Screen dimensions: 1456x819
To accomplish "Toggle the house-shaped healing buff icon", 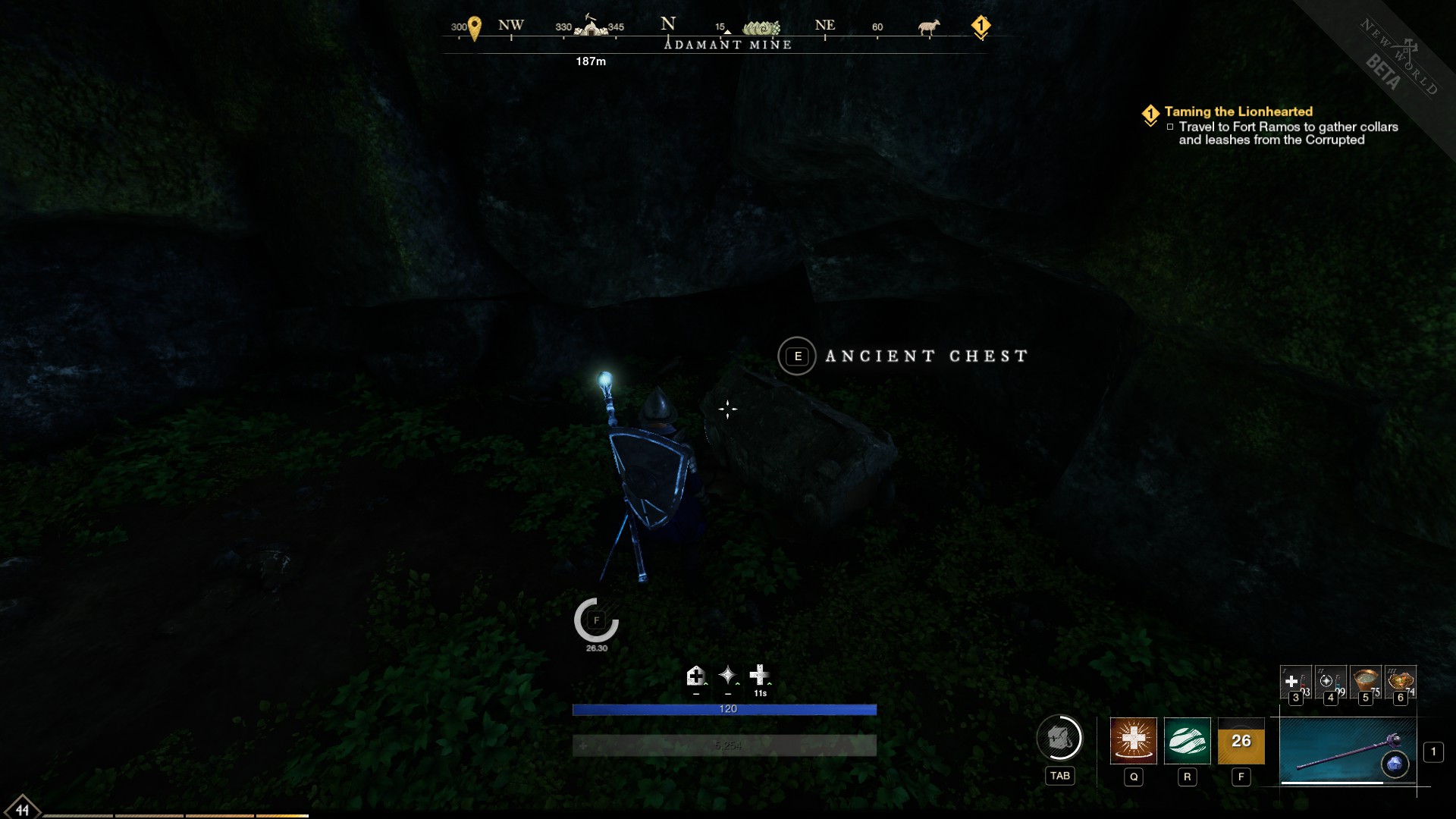I will 695,675.
